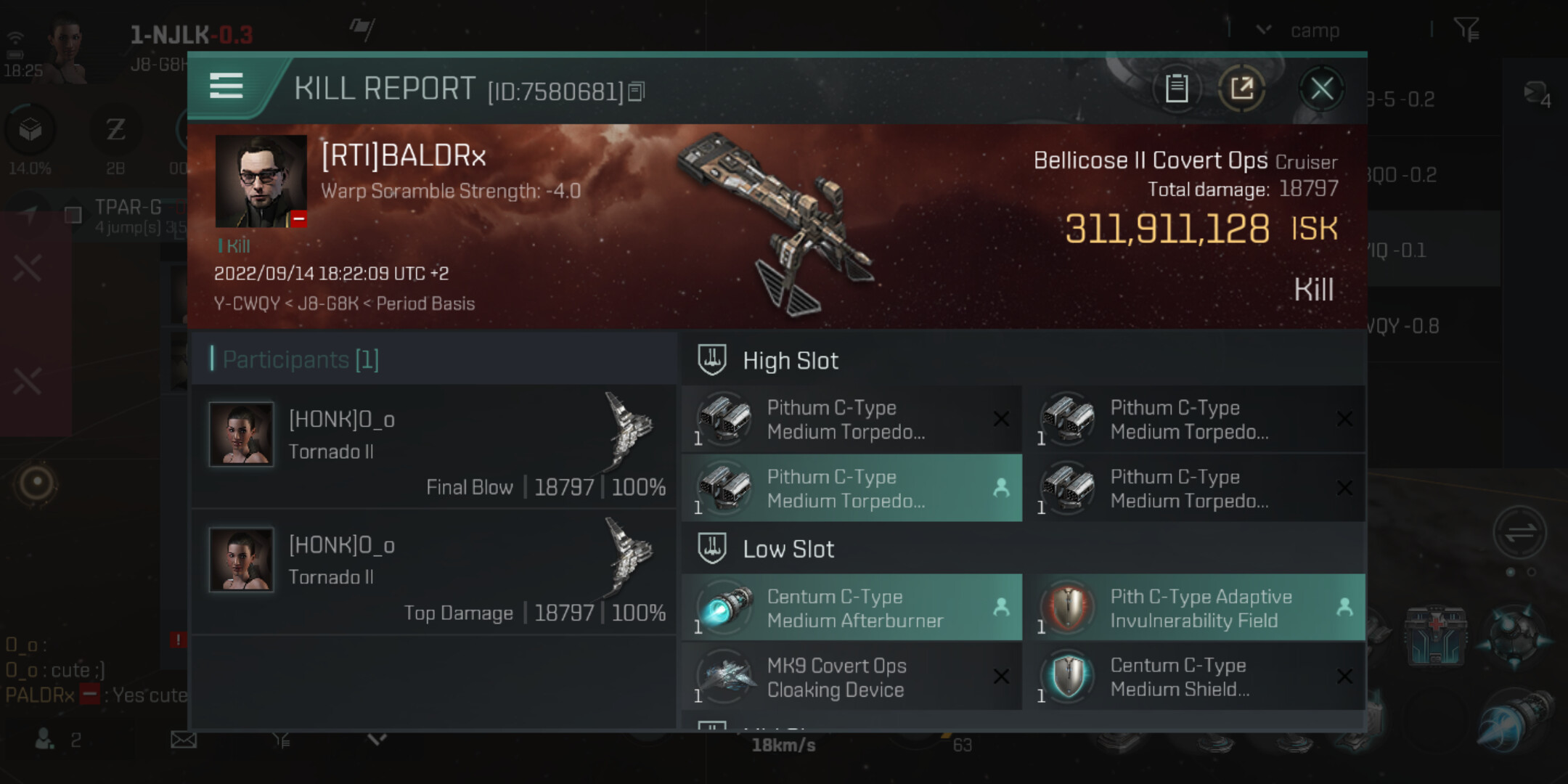This screenshot has height=784, width=1568.
Task: Open the Participants section header
Action: [x=301, y=359]
